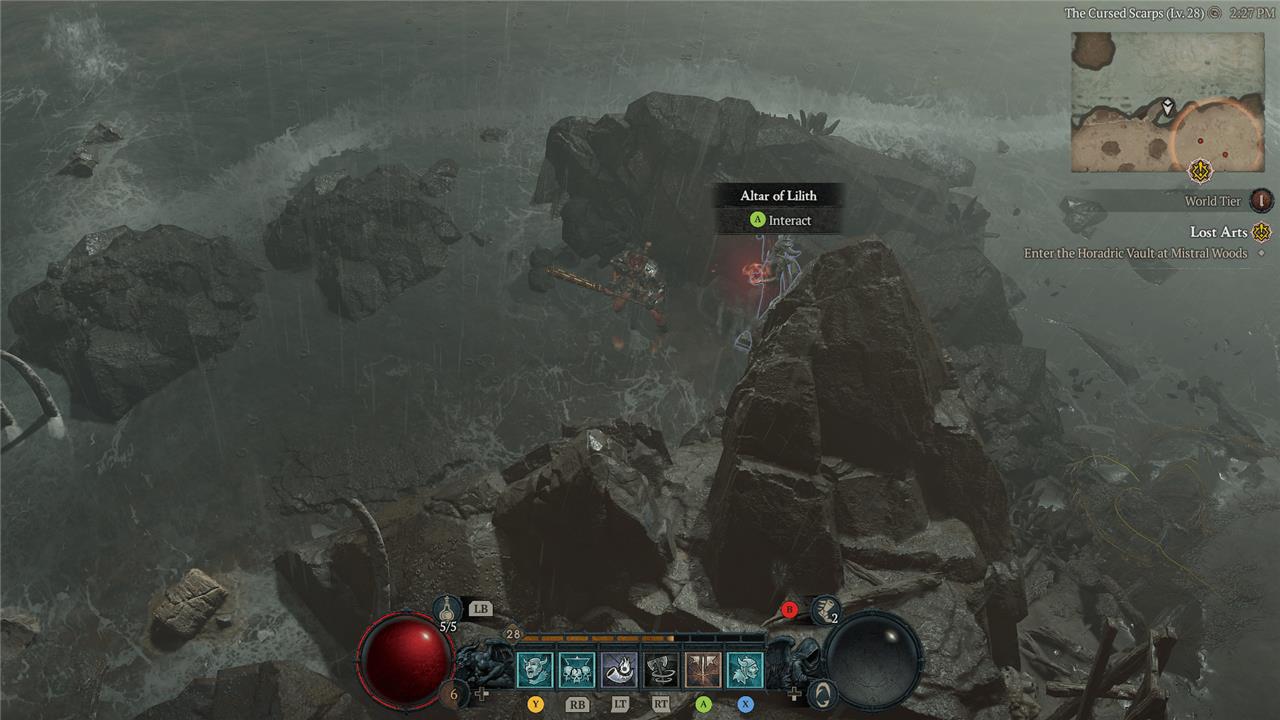
Task: Open the minimap in the corner
Action: pos(1166,102)
